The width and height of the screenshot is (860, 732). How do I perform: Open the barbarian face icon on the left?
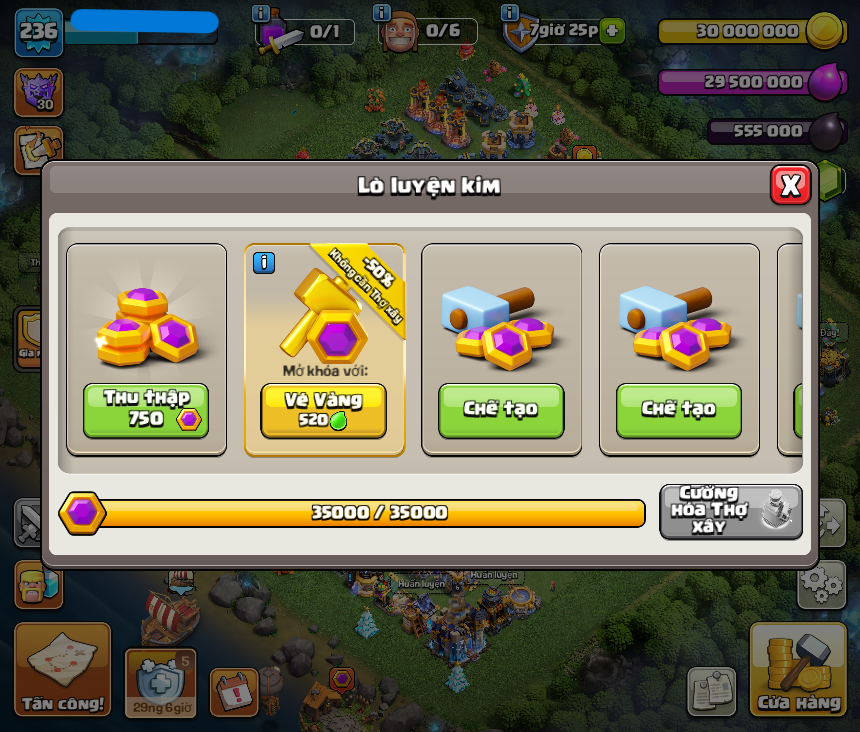click(37, 585)
